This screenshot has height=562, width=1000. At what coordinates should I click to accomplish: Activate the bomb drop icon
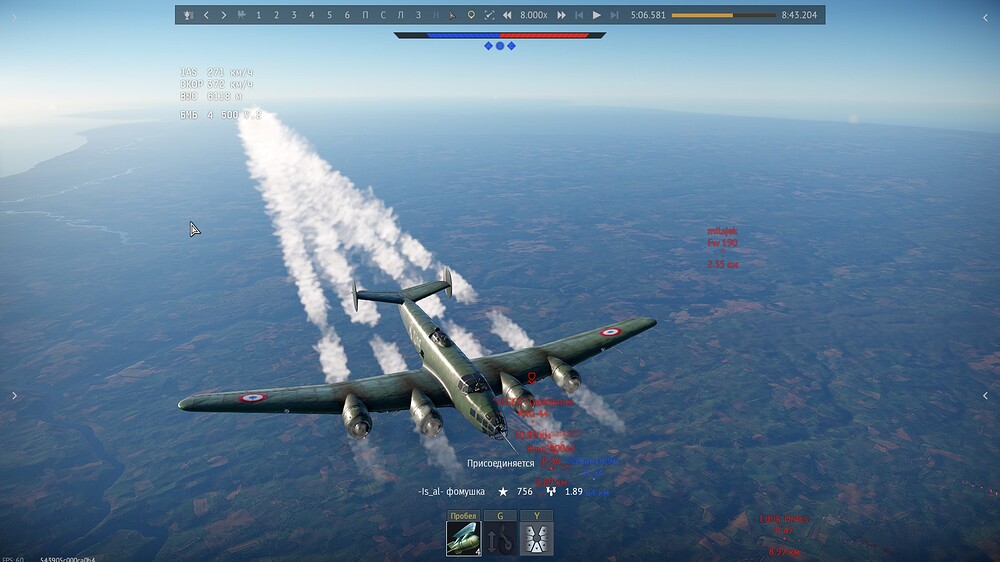[x=463, y=539]
